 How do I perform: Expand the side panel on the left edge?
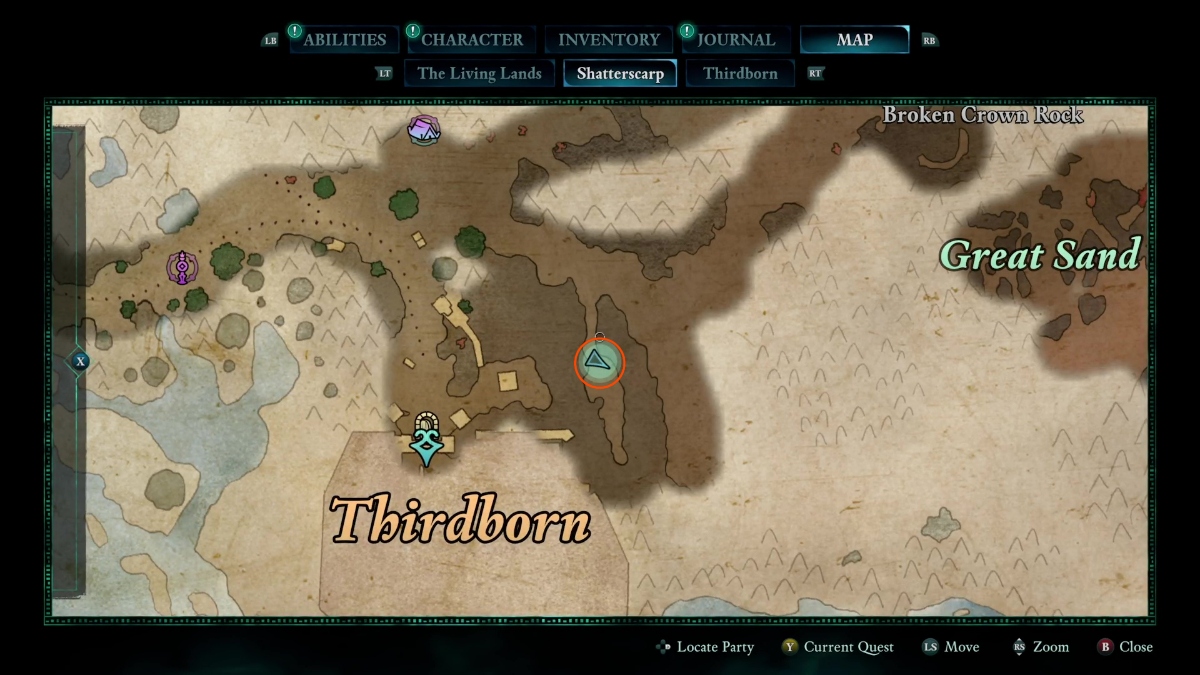click(x=80, y=361)
